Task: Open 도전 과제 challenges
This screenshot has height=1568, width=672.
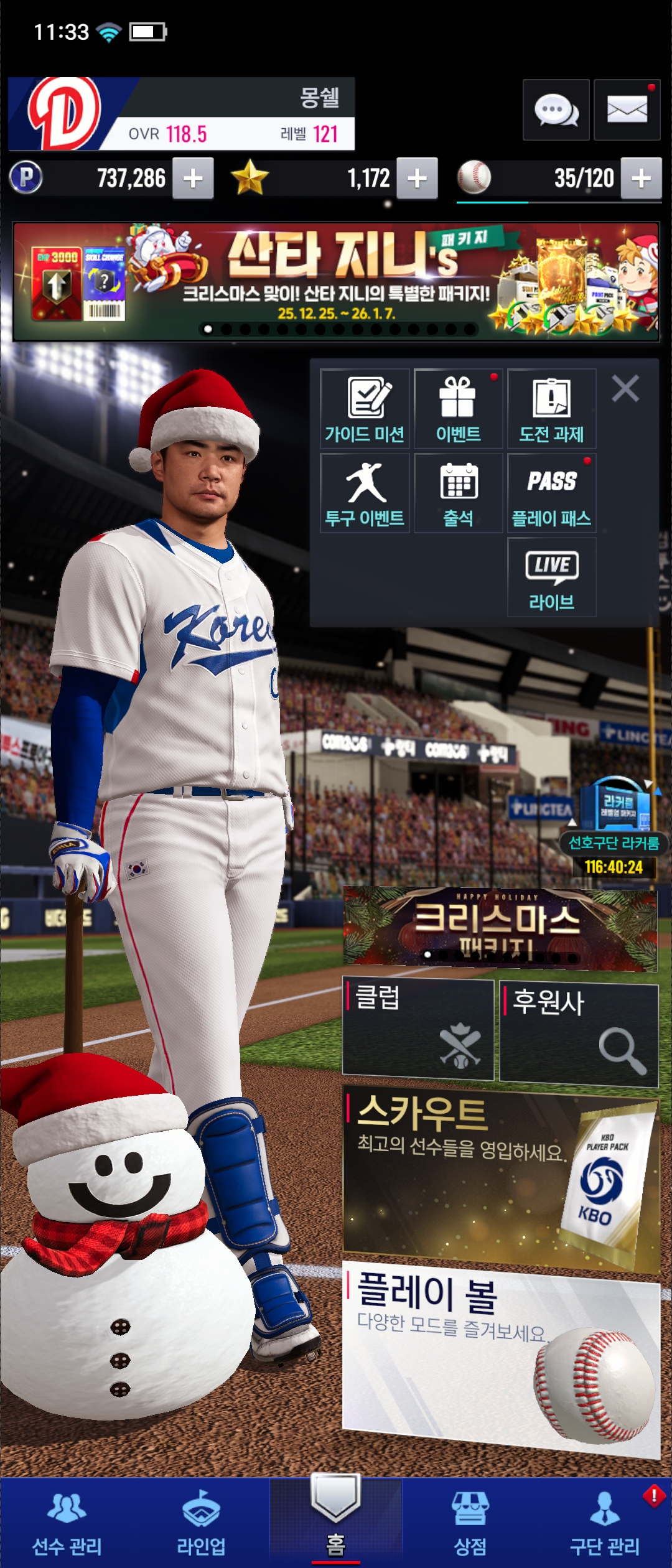Action: [x=551, y=409]
